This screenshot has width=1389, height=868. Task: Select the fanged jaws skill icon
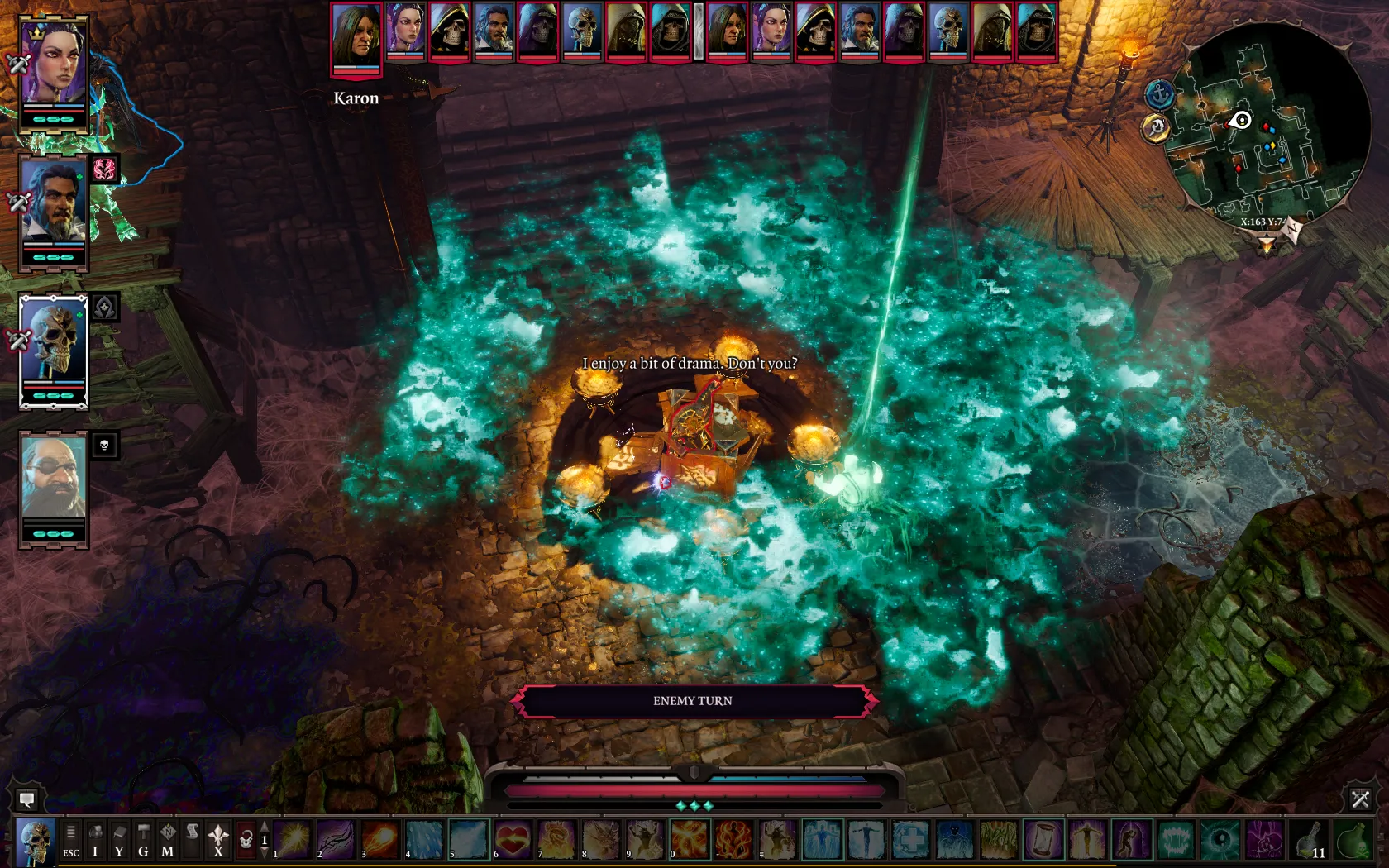coord(1176,839)
